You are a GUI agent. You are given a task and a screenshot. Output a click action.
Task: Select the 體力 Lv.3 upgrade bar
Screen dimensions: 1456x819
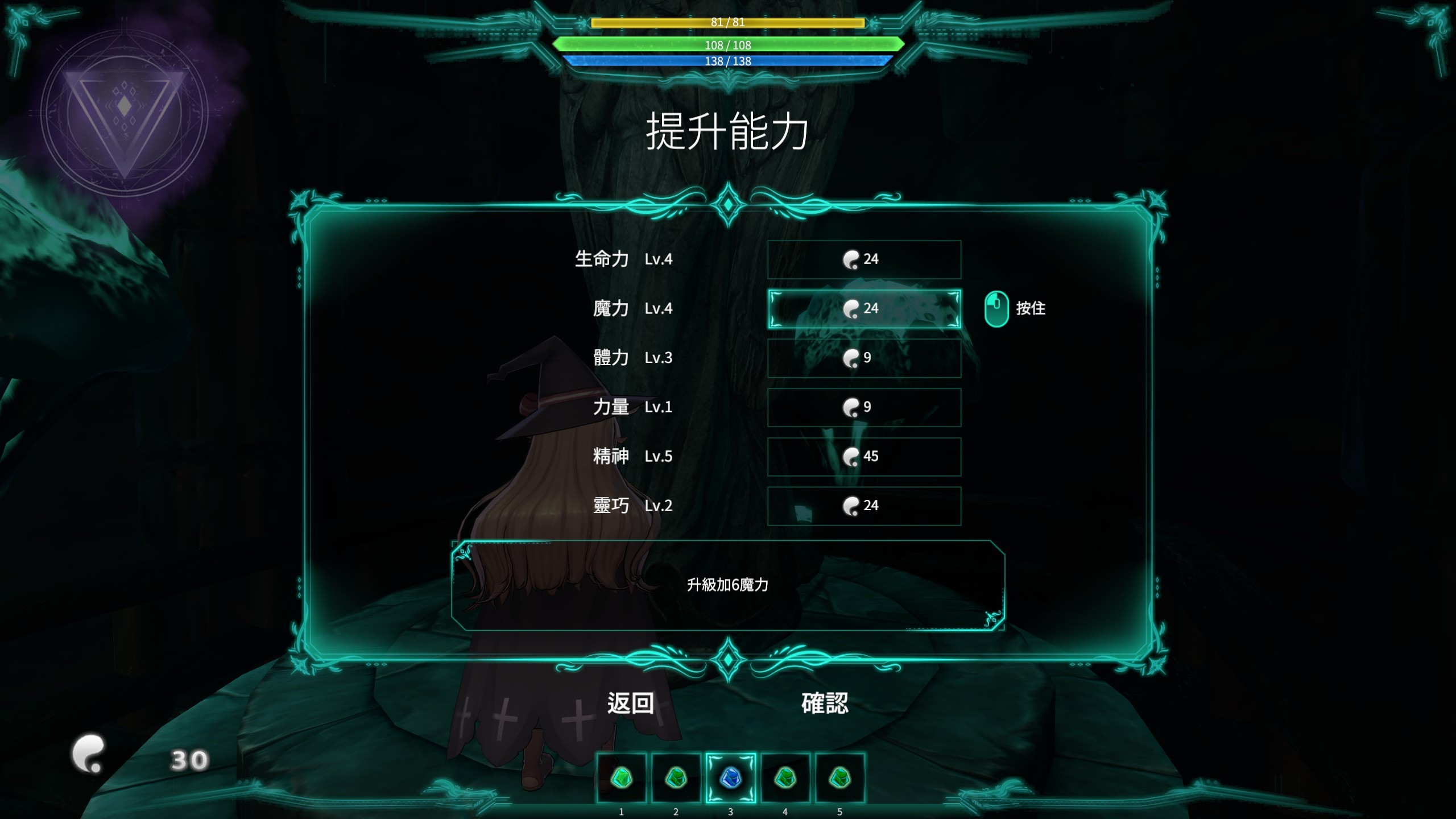point(864,358)
